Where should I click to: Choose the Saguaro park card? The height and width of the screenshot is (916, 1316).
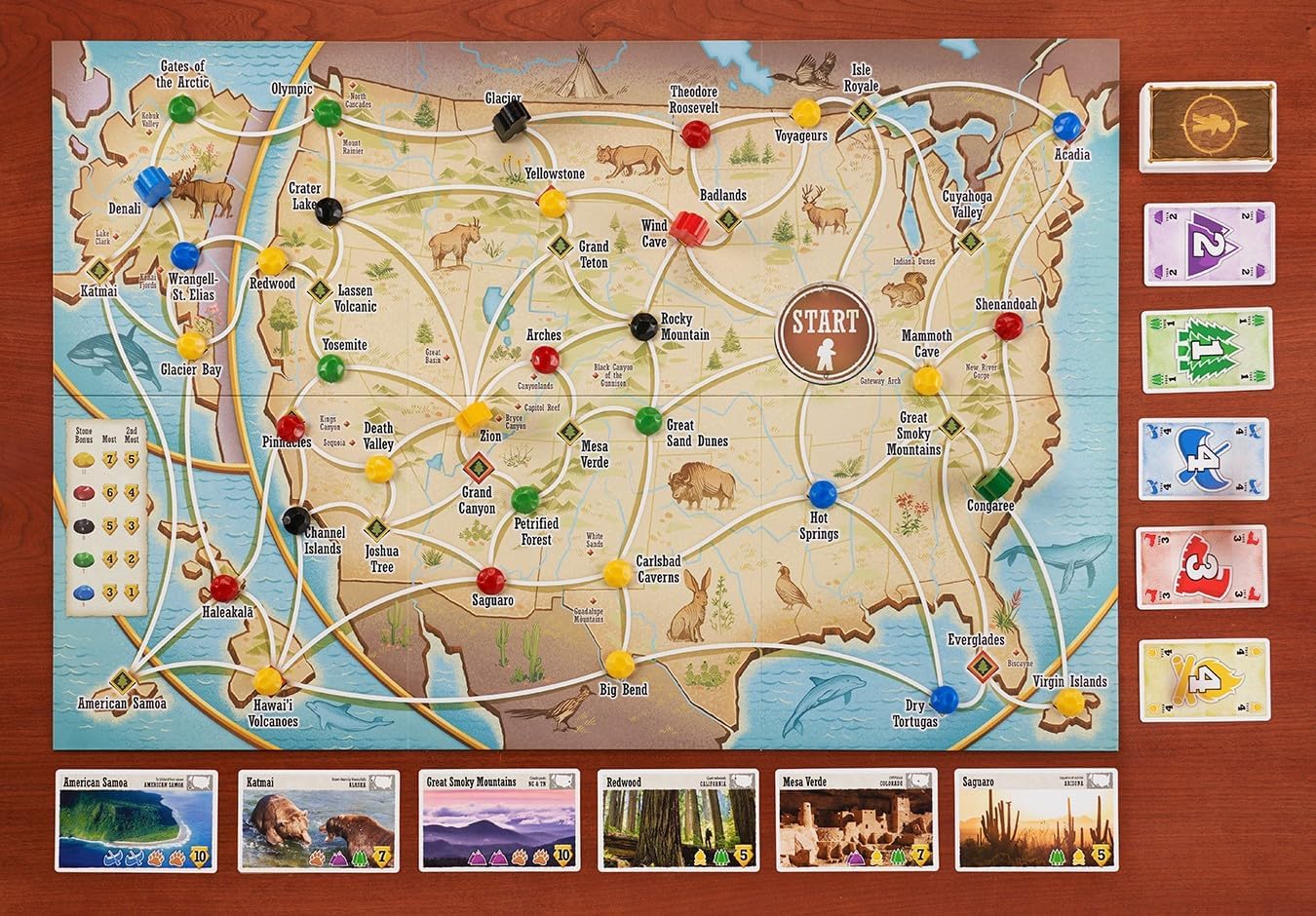coord(1036,819)
